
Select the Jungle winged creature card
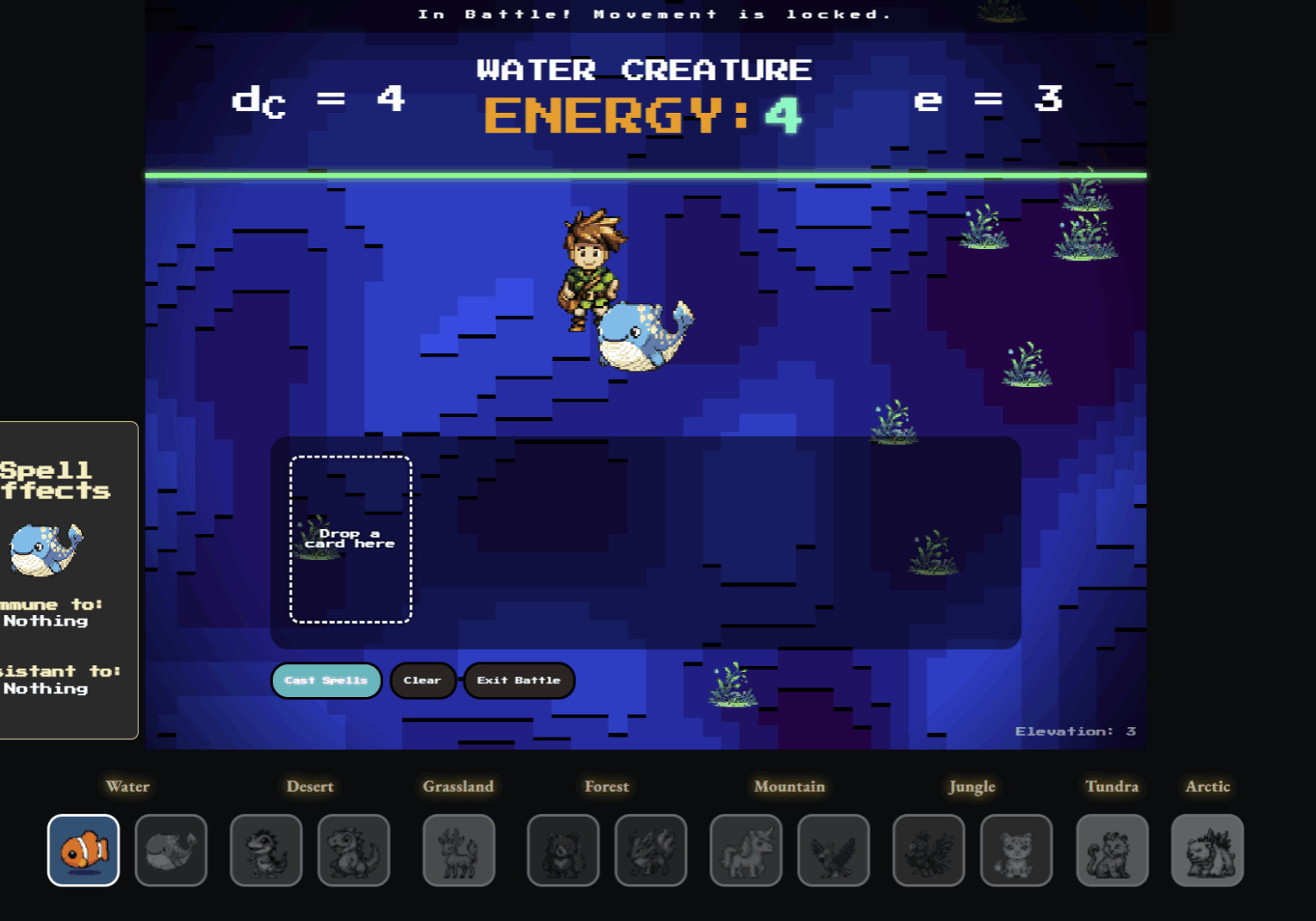[928, 851]
